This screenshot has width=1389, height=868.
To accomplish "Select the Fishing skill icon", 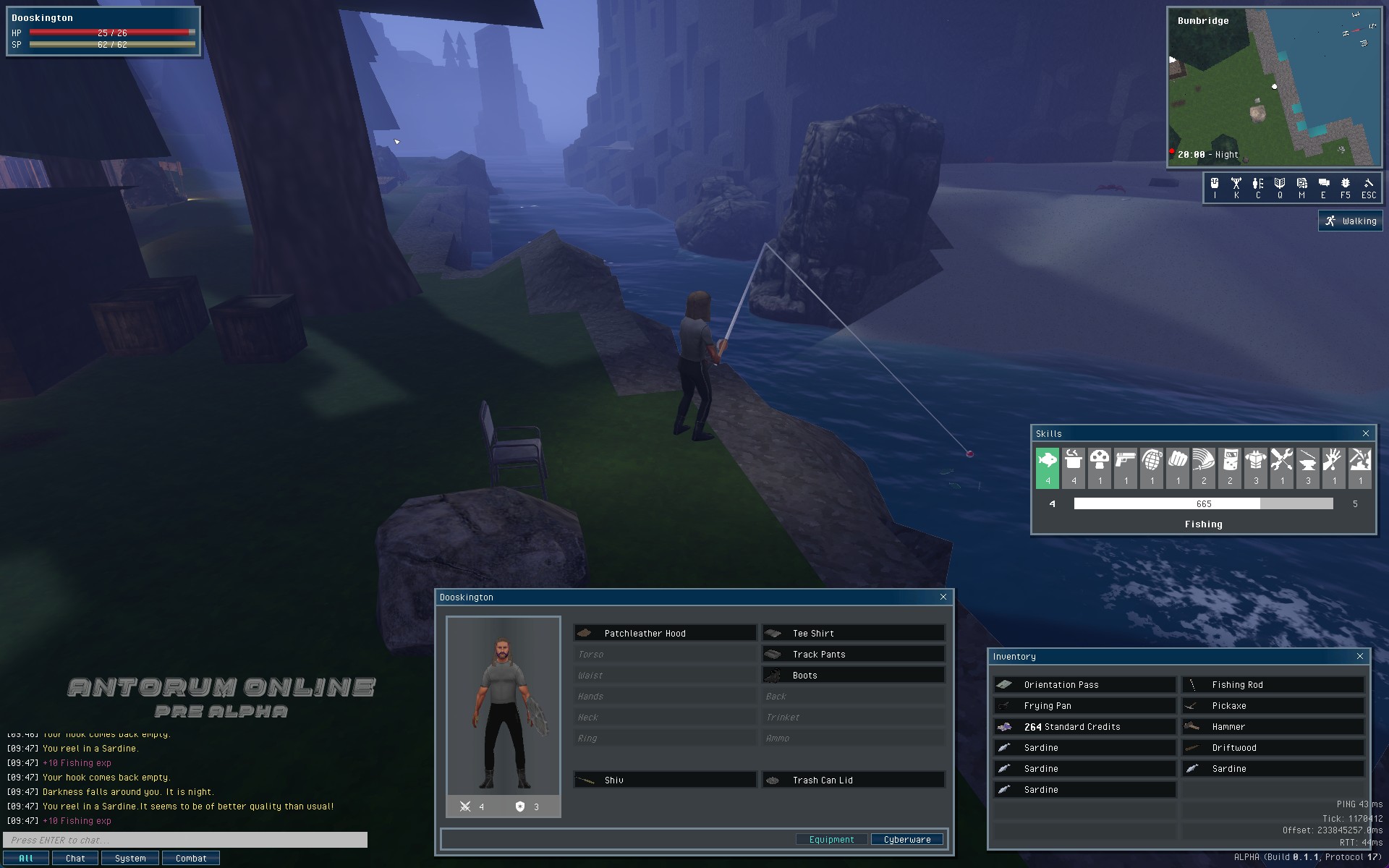I will (x=1047, y=467).
